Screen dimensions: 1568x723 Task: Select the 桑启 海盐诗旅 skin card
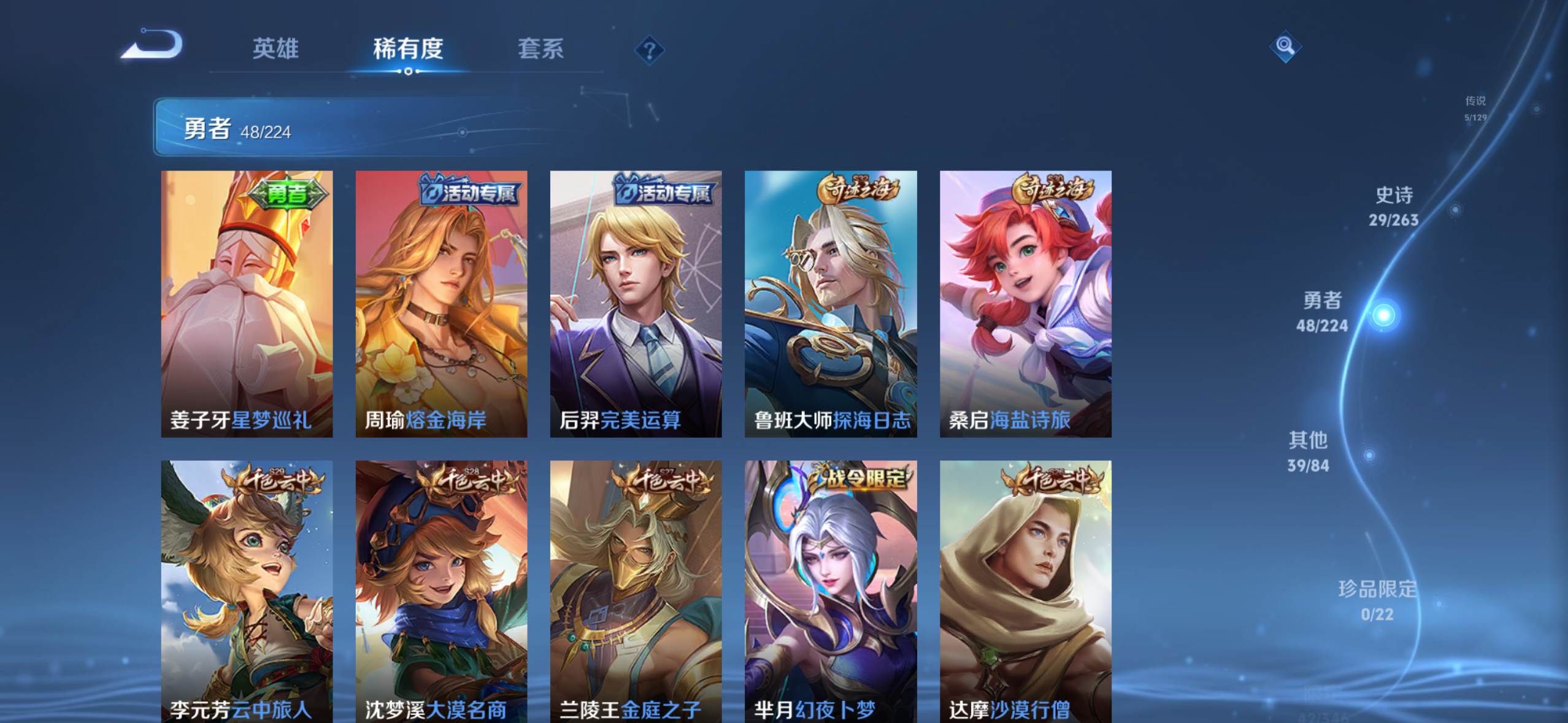click(1025, 304)
